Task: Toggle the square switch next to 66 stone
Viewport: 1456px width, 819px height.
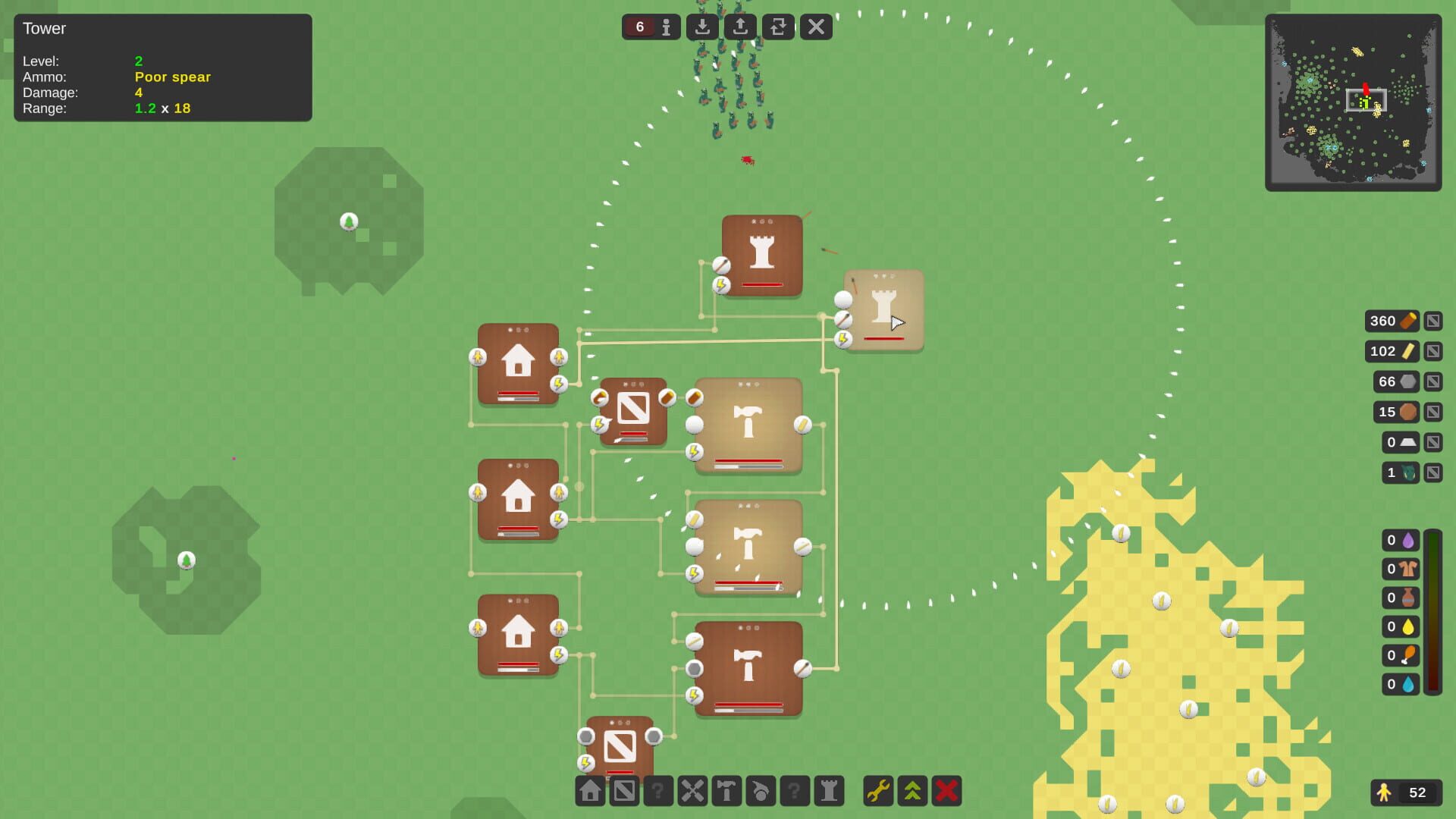Action: pyautogui.click(x=1433, y=381)
